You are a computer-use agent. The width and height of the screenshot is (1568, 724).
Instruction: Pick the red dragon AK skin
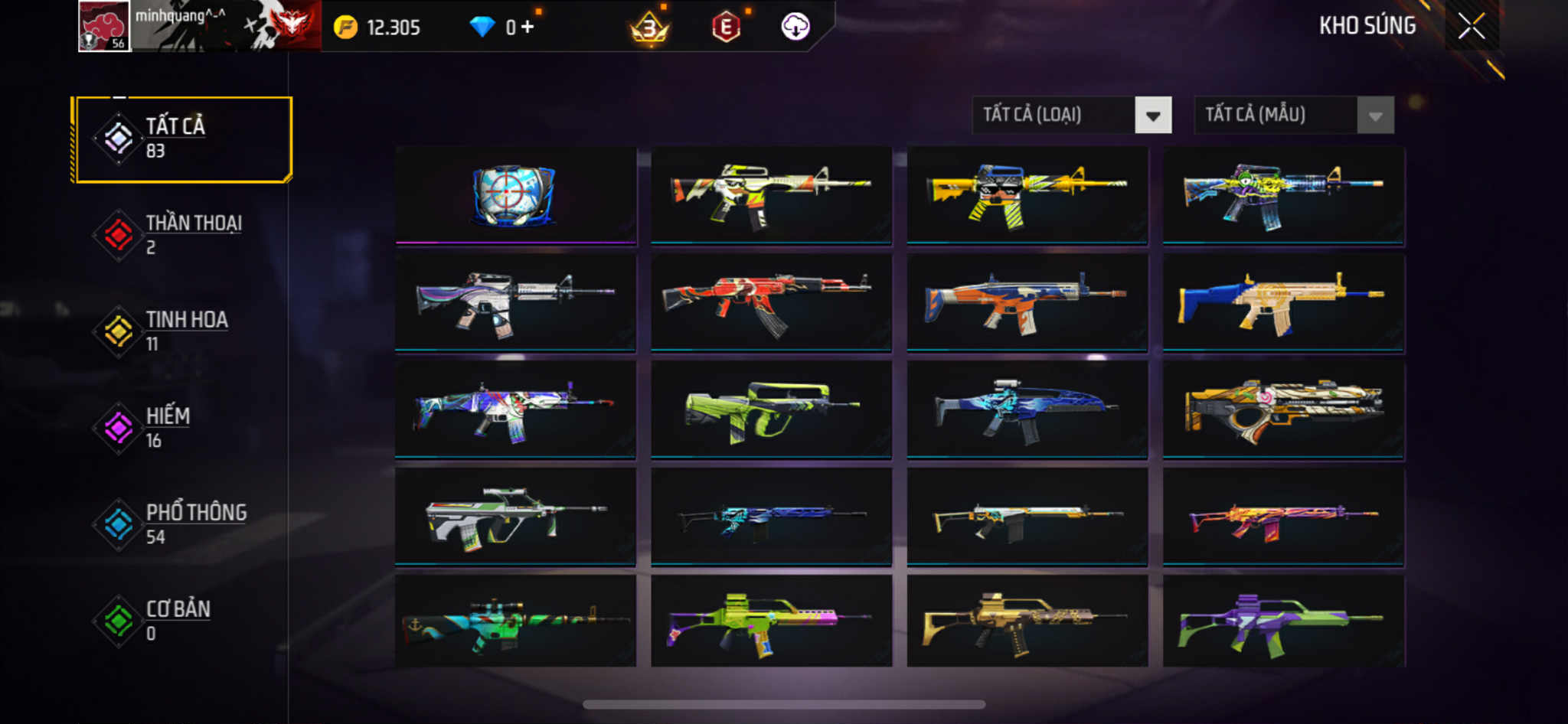(771, 303)
